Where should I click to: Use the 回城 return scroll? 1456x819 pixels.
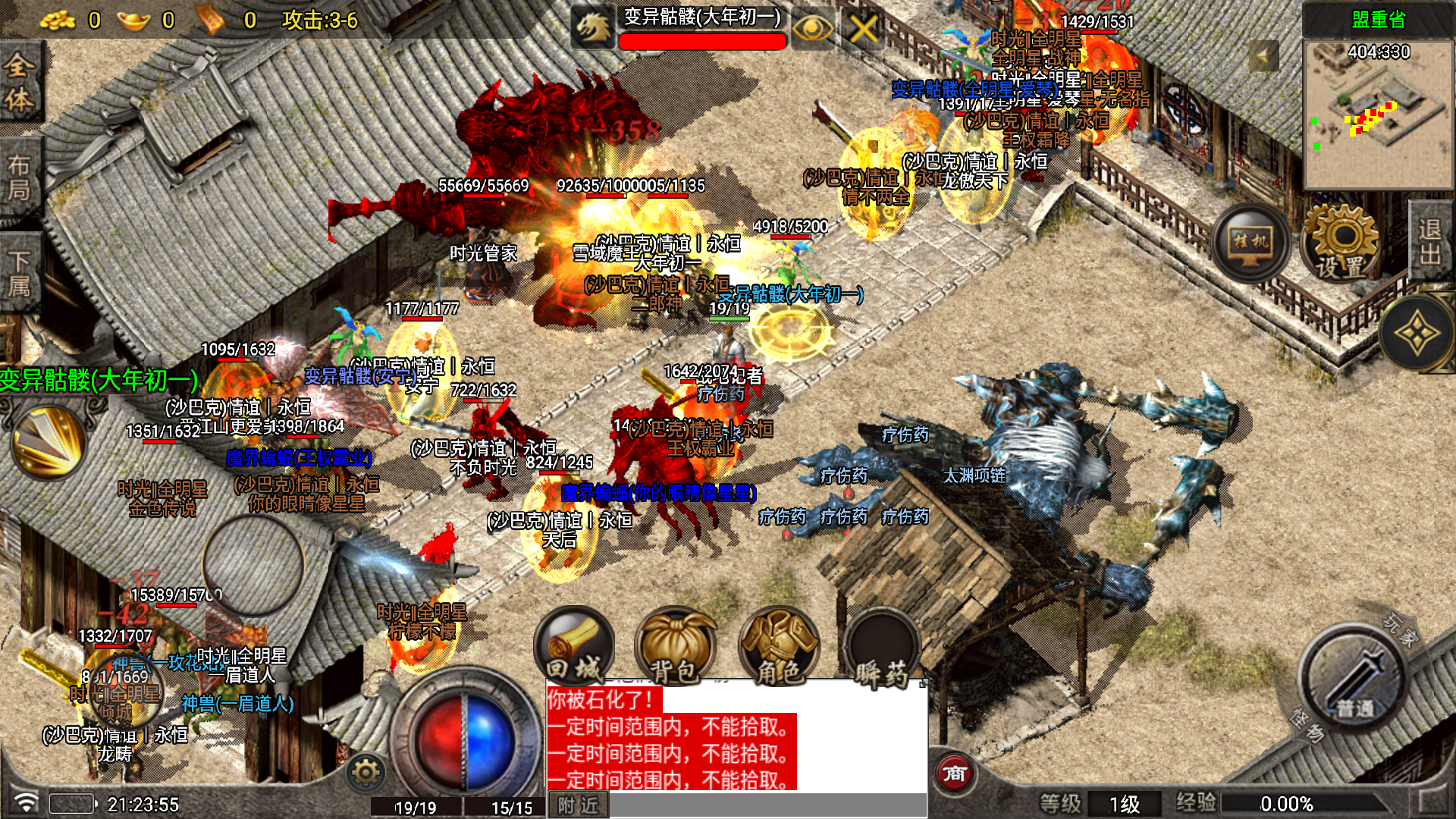coord(574,647)
